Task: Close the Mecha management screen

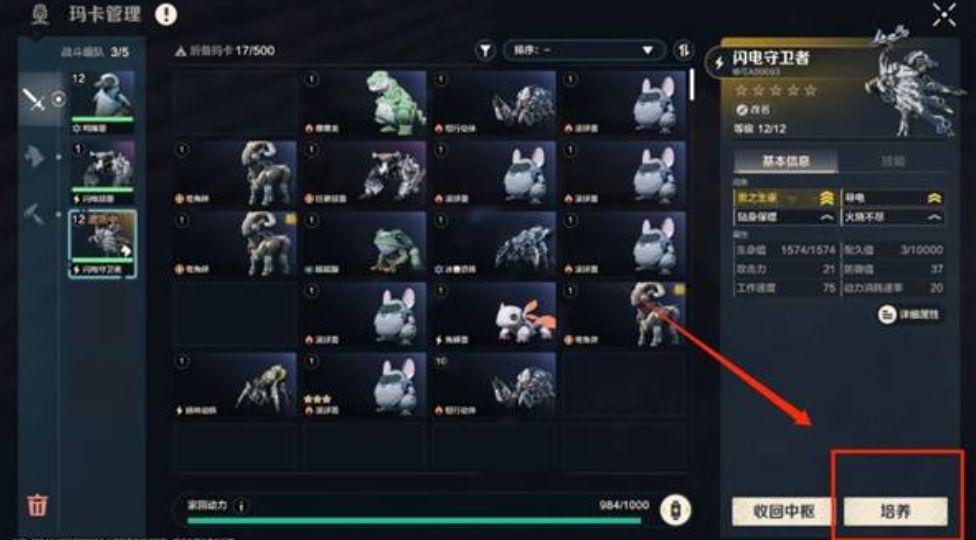Action: [943, 14]
